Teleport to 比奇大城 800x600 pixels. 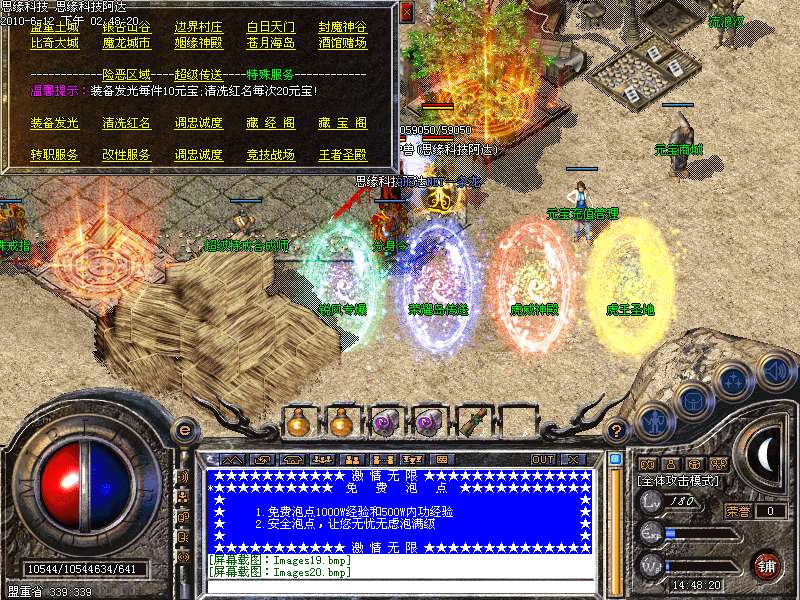click(55, 44)
